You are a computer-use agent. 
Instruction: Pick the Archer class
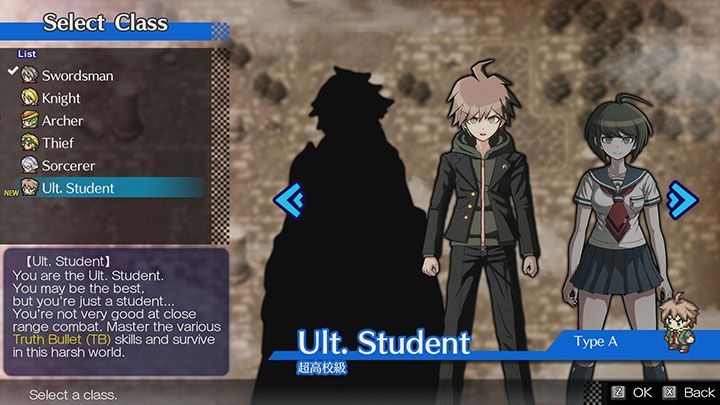(x=62, y=121)
